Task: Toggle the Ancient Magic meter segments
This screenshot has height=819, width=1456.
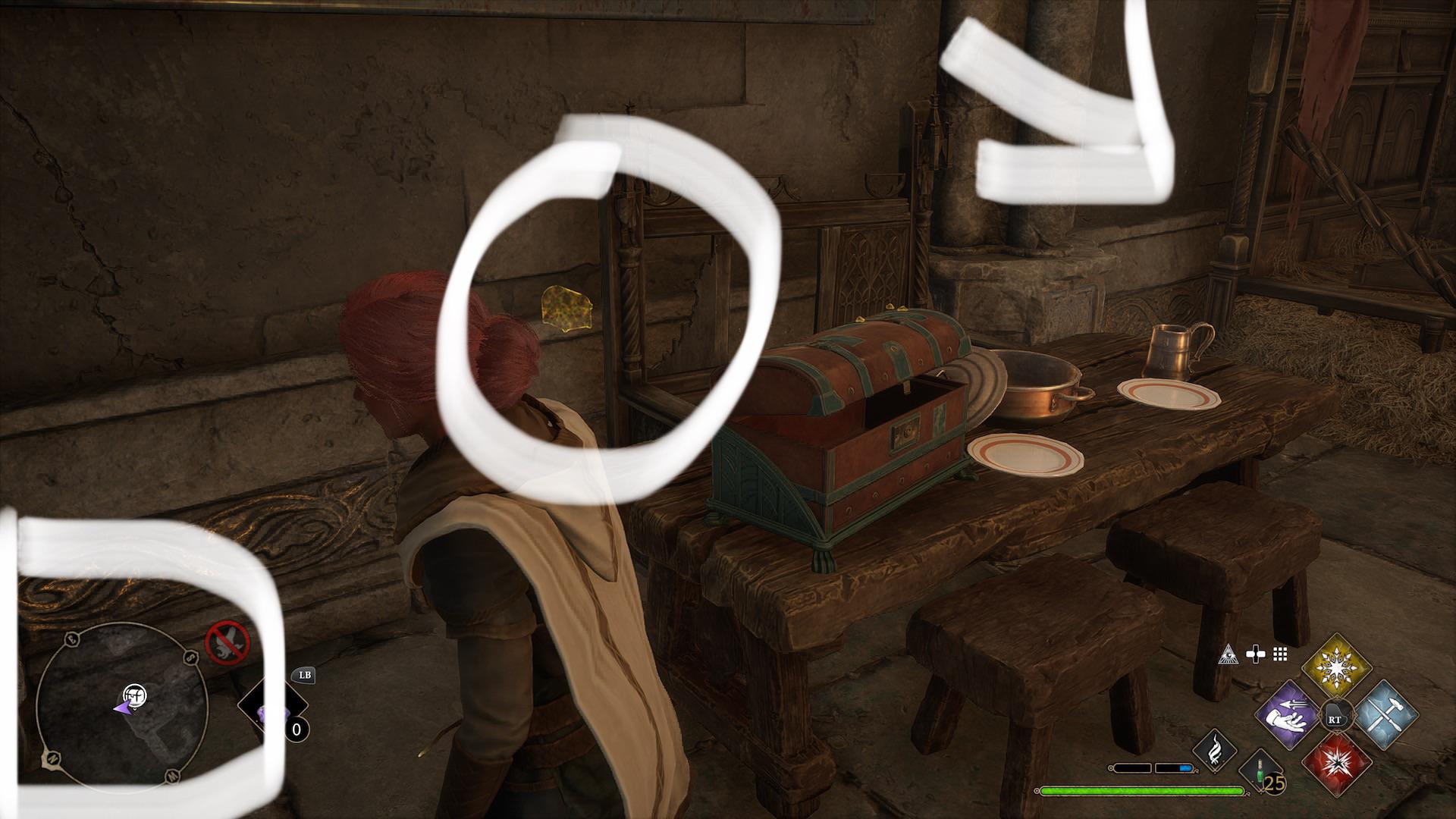Action: coord(1152,767)
